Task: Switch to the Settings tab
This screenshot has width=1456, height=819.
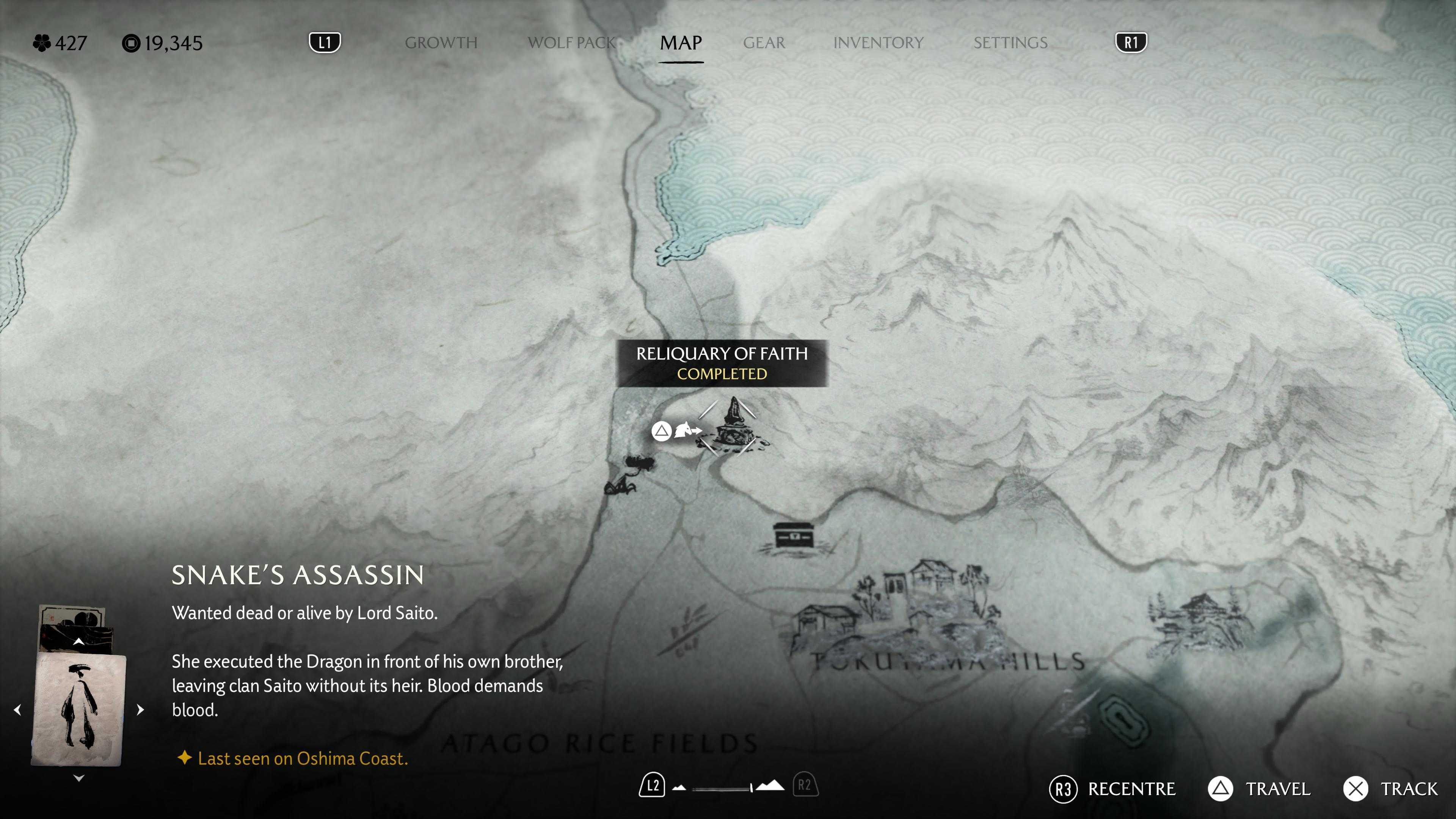Action: point(1010,43)
